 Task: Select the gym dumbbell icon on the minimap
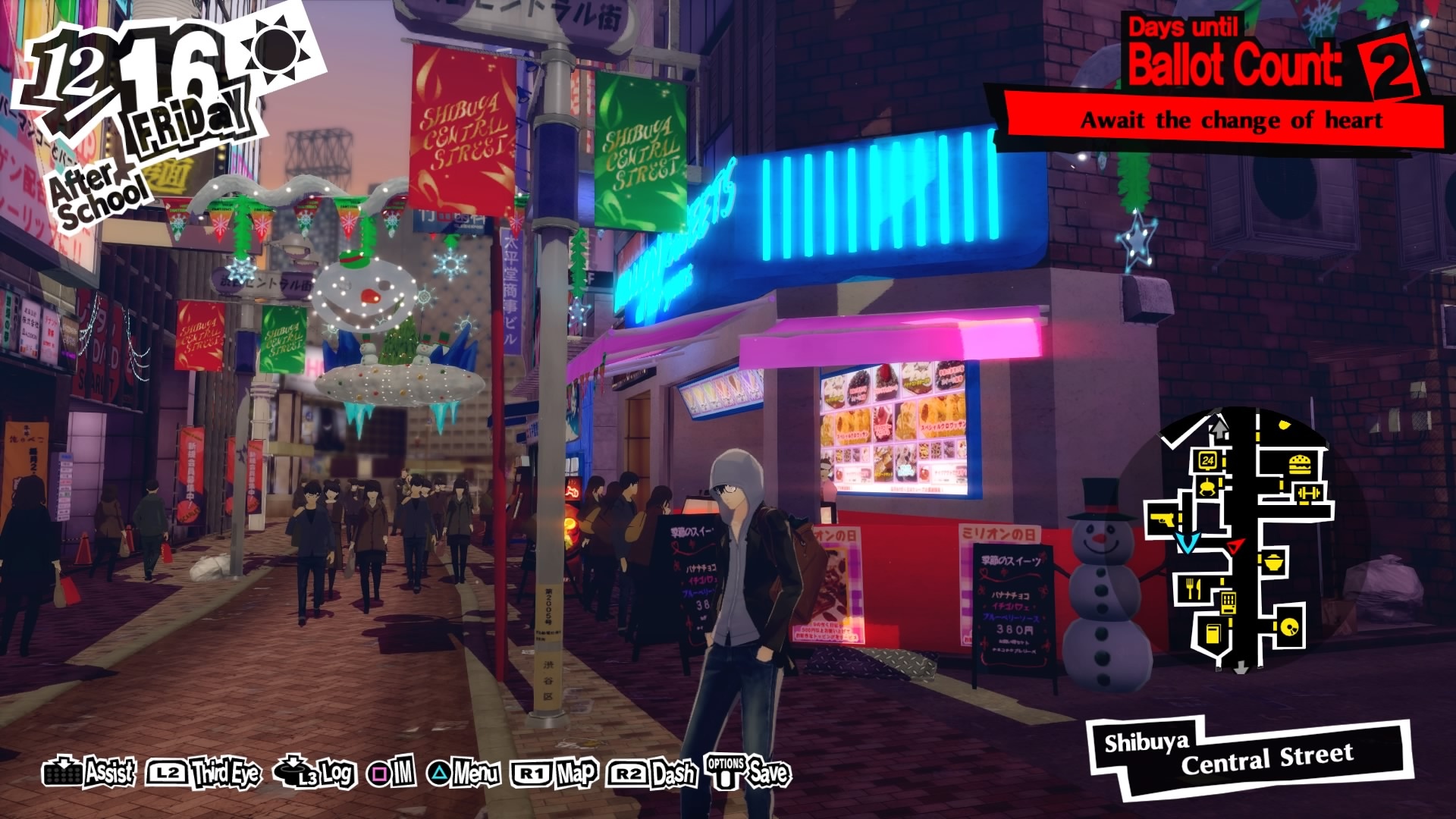coord(1308,491)
